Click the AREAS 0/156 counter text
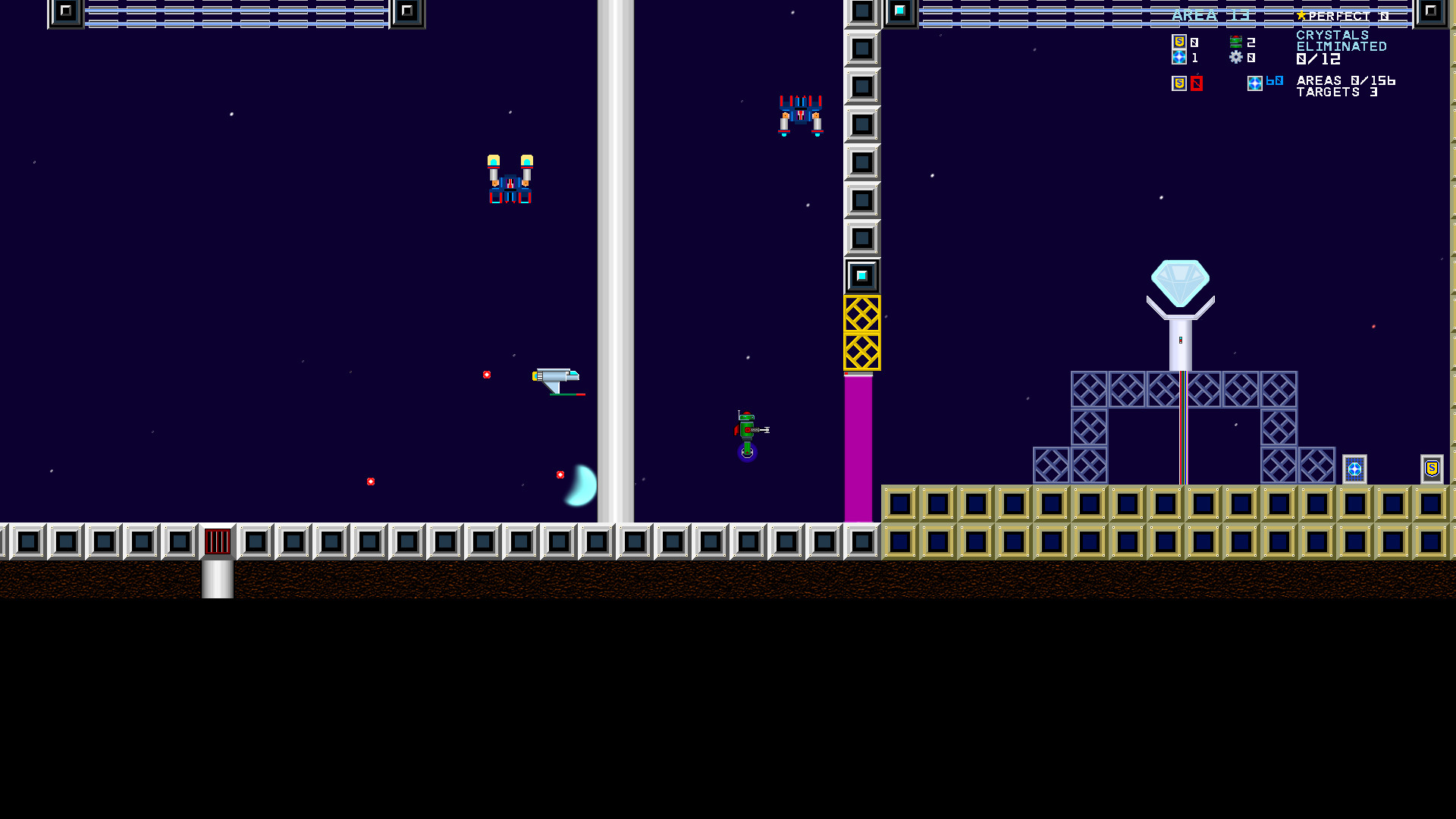This screenshot has width=1456, height=819. point(1345,80)
